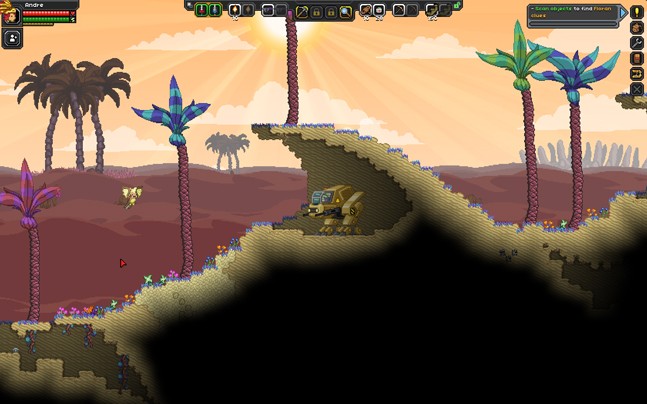Select the torch hotbar slot
This screenshot has width=647, height=404.
point(235,11)
